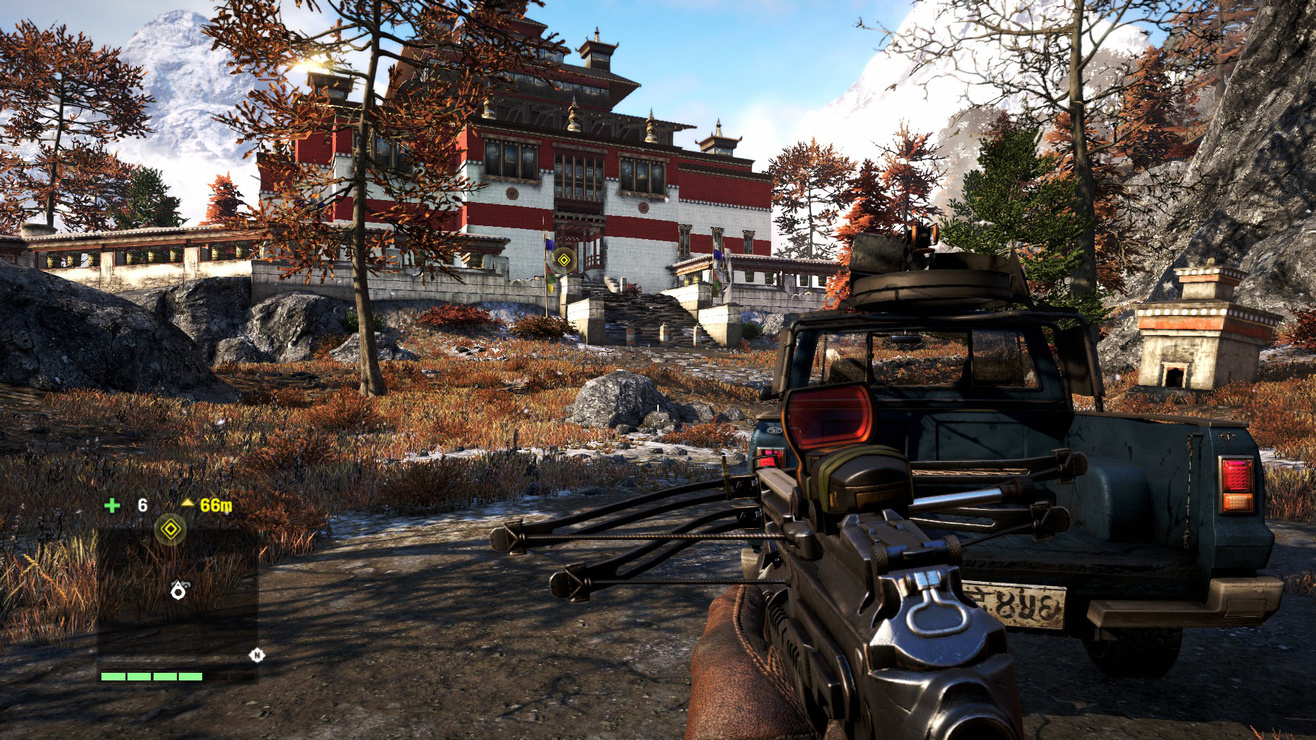Select the vehicle icon near the player arrow
The width and height of the screenshot is (1316, 740).
(x=187, y=585)
